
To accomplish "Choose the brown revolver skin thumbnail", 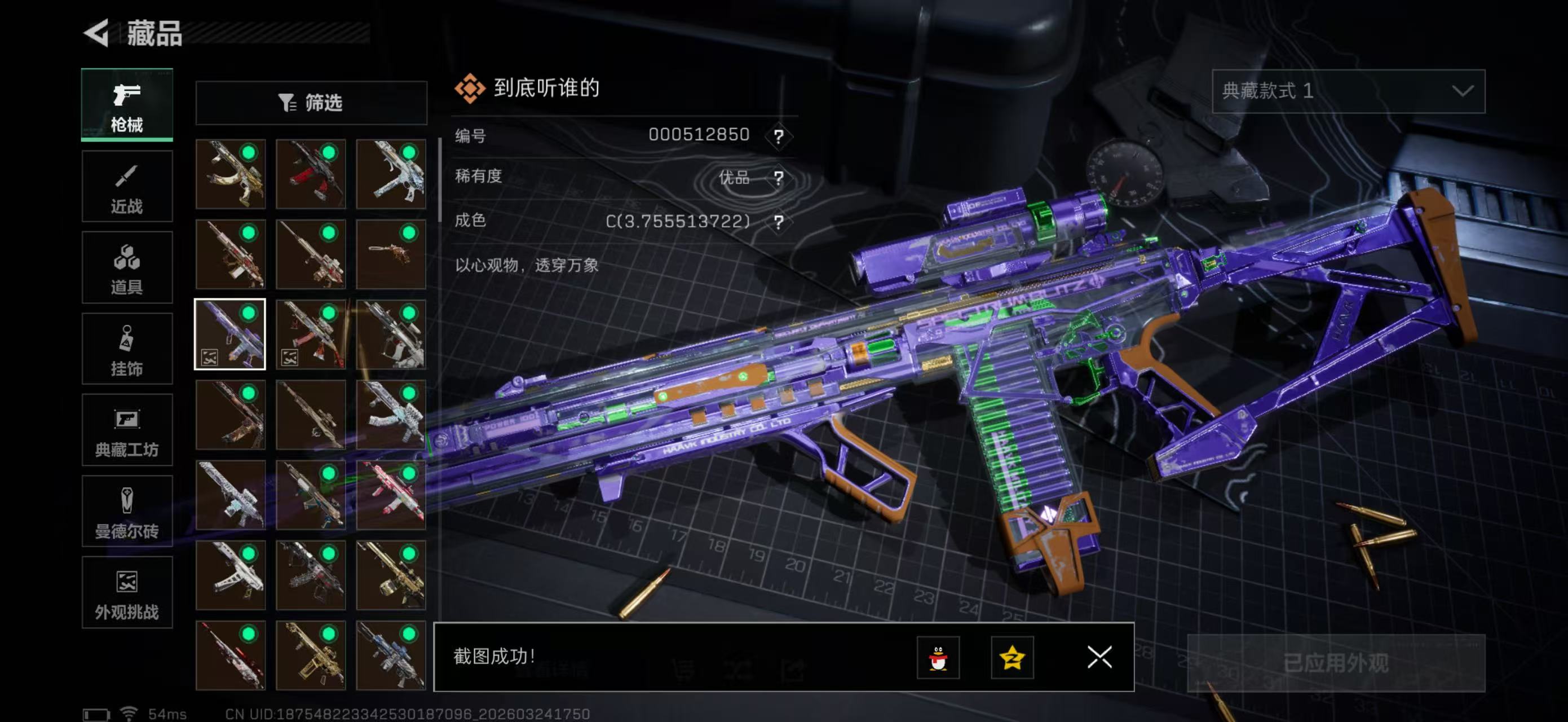I will 391,254.
